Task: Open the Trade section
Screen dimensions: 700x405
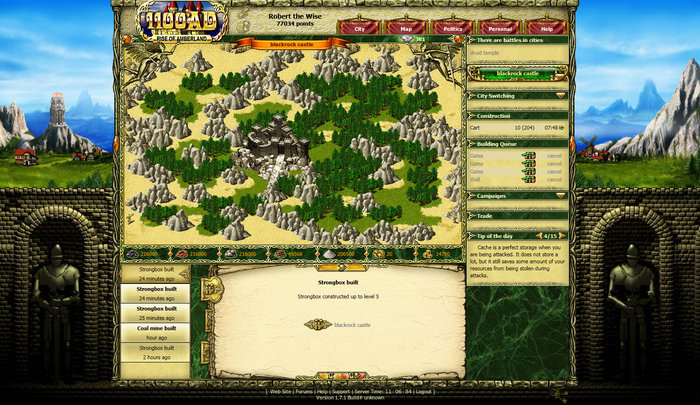Action: [x=517, y=215]
